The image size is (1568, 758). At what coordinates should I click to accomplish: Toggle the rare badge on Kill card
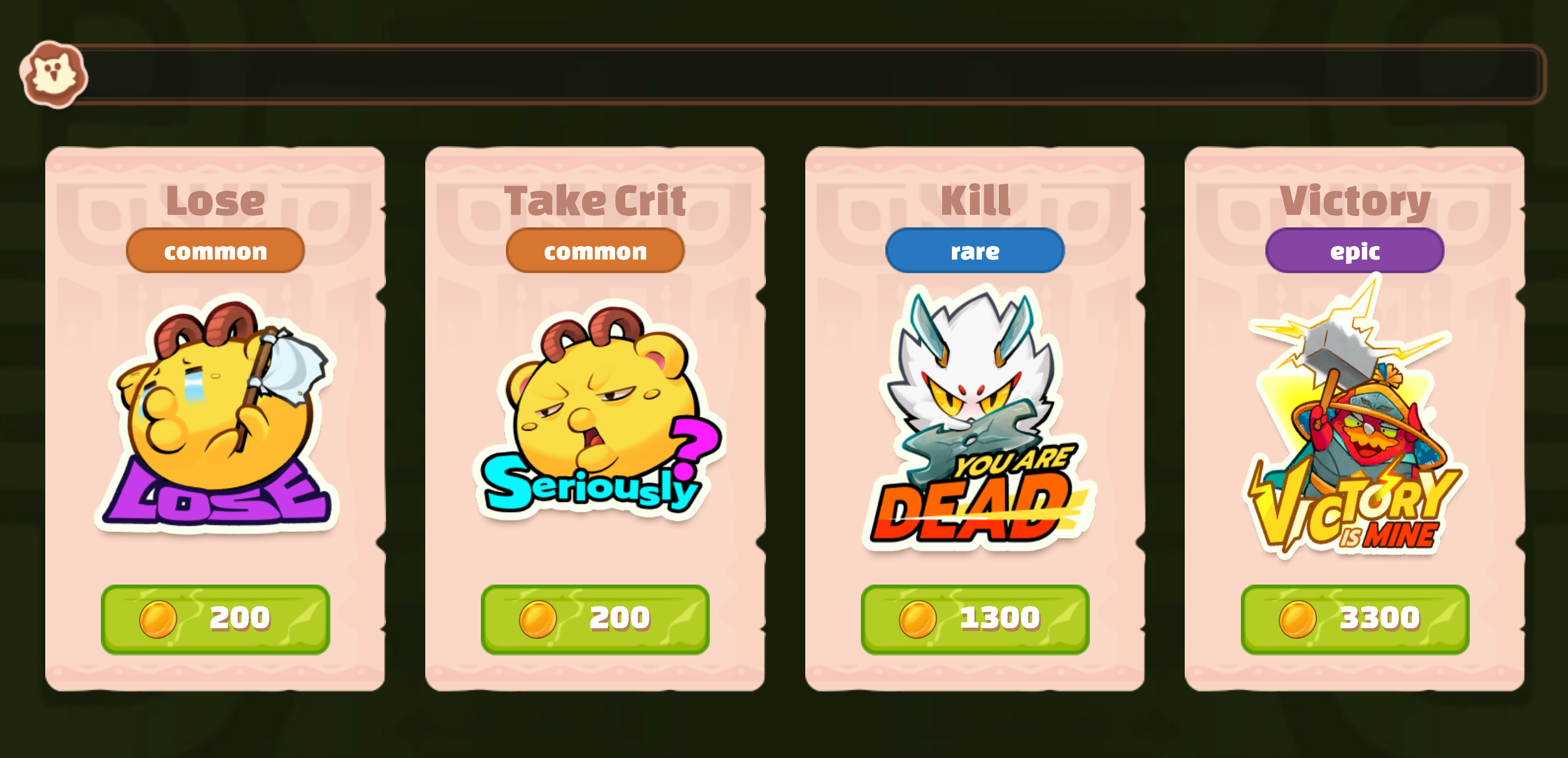pos(973,251)
